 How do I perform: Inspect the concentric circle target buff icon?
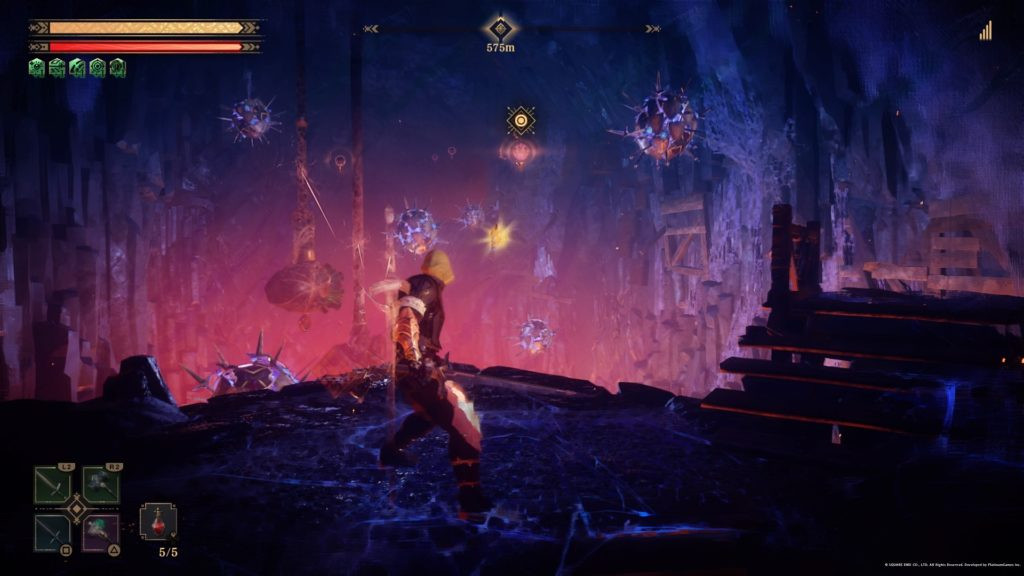pos(97,68)
